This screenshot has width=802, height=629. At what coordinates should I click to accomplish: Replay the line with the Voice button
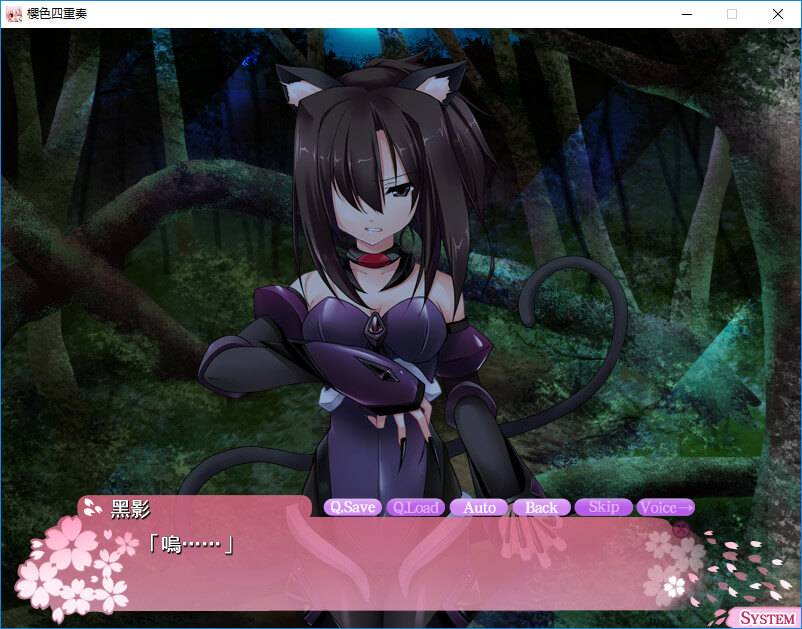(x=665, y=507)
